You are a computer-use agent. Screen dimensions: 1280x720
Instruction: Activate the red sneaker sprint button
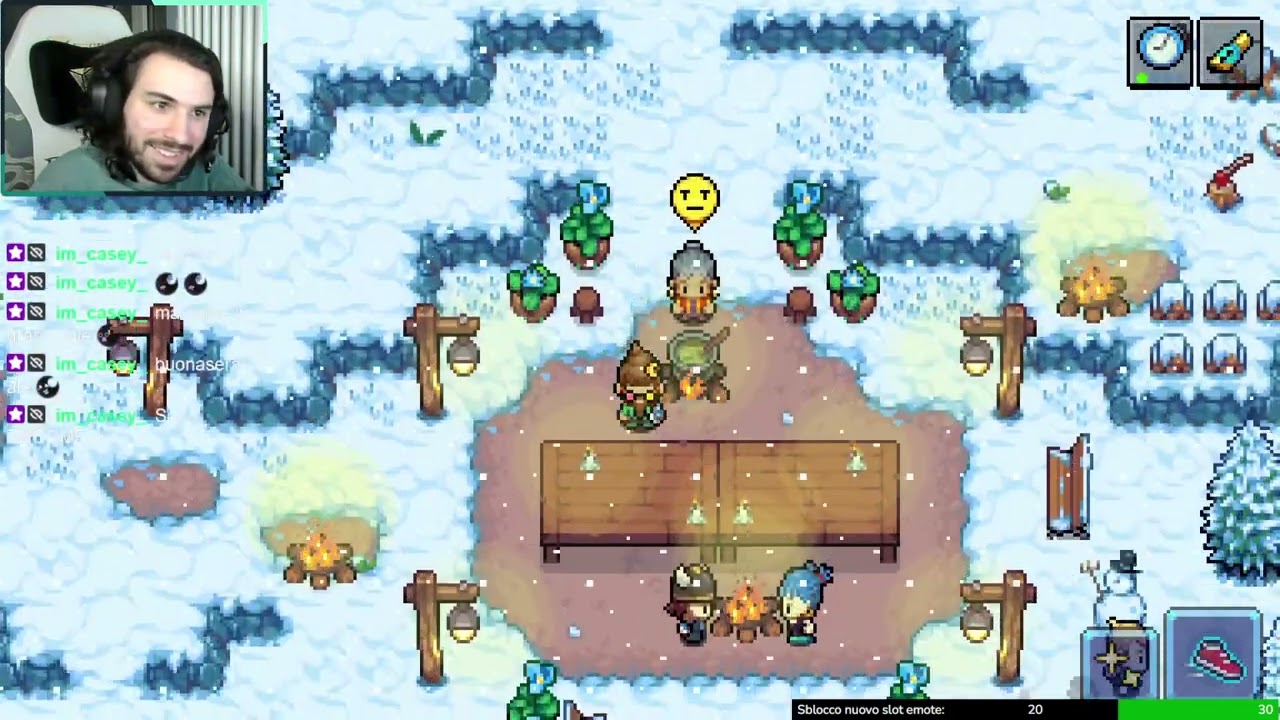(1214, 659)
